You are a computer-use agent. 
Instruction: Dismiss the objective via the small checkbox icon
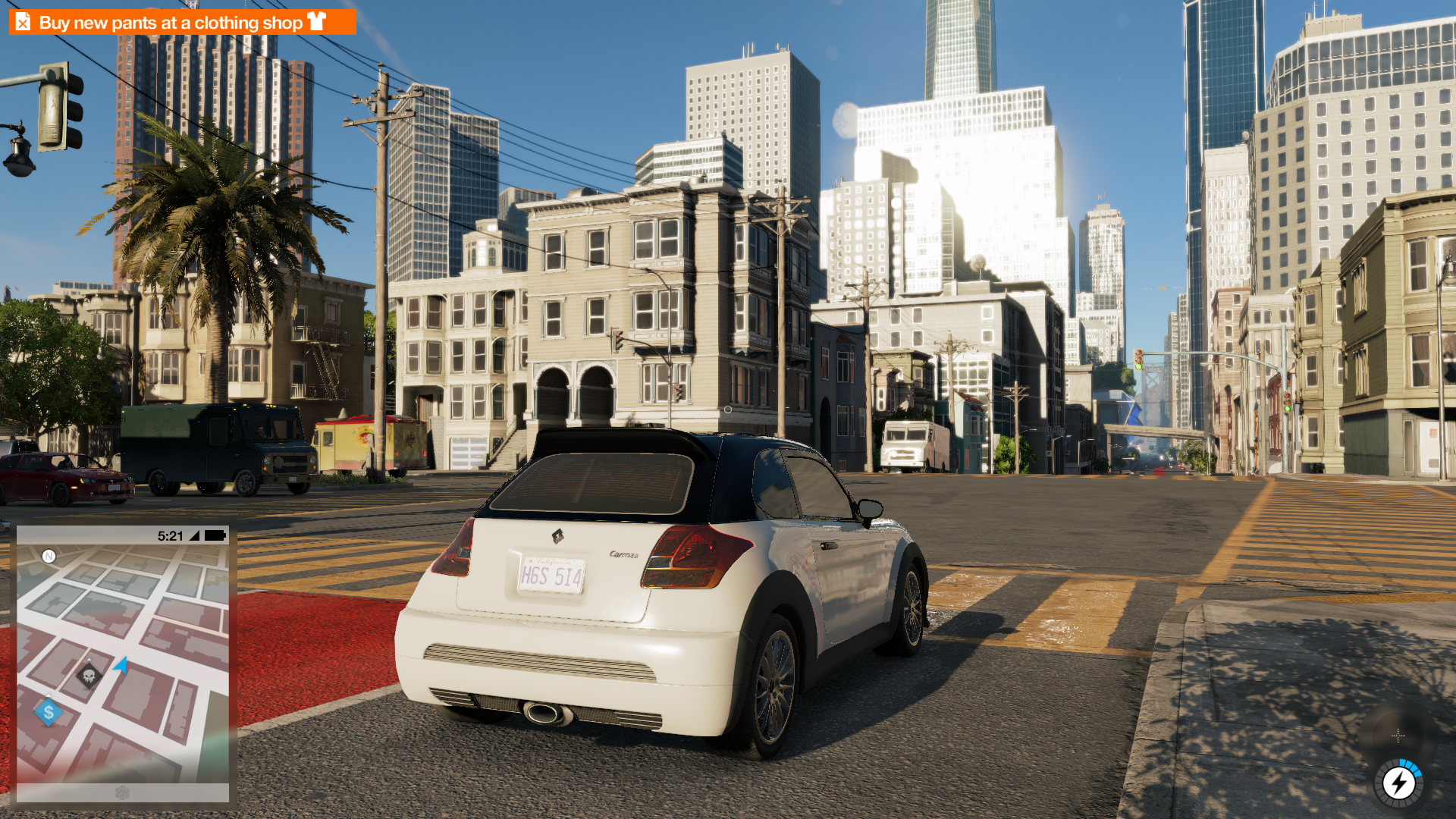click(23, 22)
